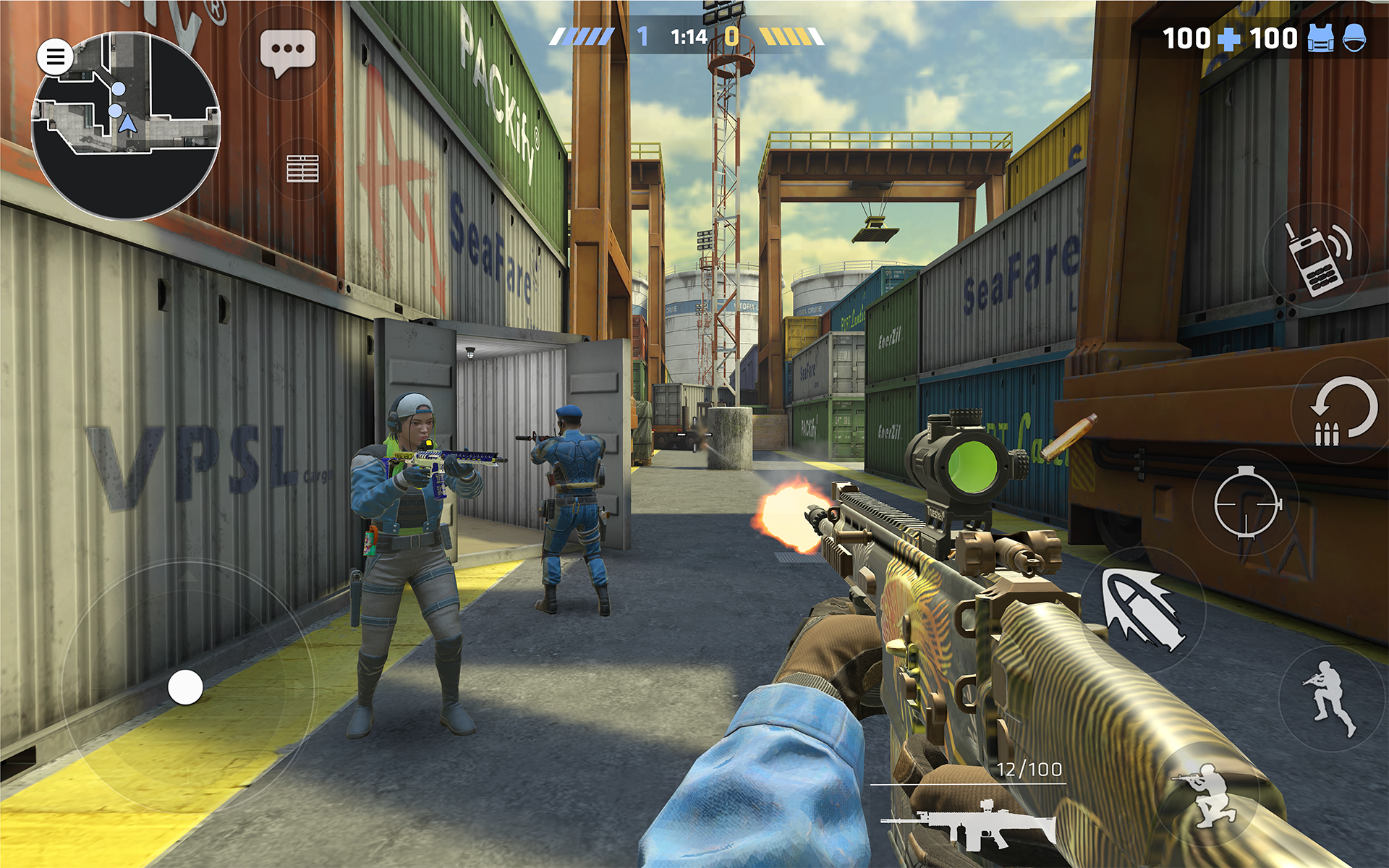The height and width of the screenshot is (868, 1389).
Task: Tap the body armor vest icon
Action: pyautogui.click(x=1320, y=38)
